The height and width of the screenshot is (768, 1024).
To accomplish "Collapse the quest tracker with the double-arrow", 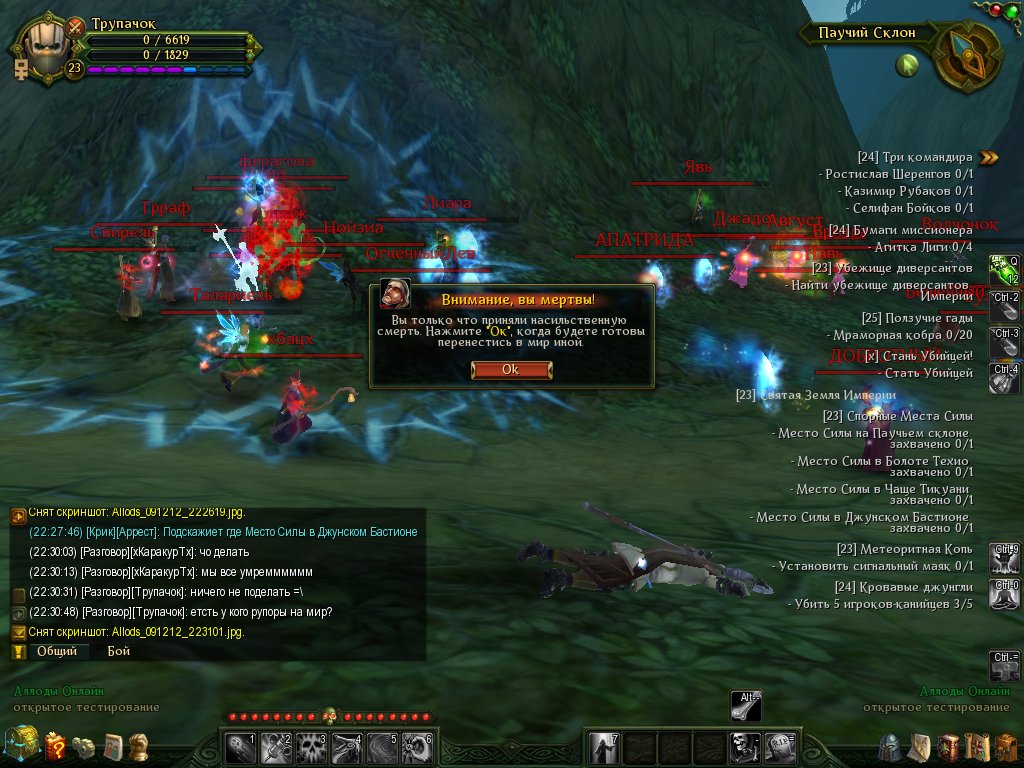I will click(x=989, y=157).
